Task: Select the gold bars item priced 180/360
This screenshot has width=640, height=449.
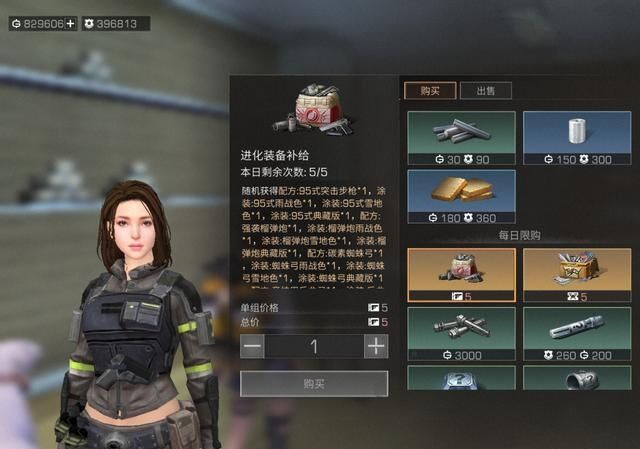Action: [461, 196]
